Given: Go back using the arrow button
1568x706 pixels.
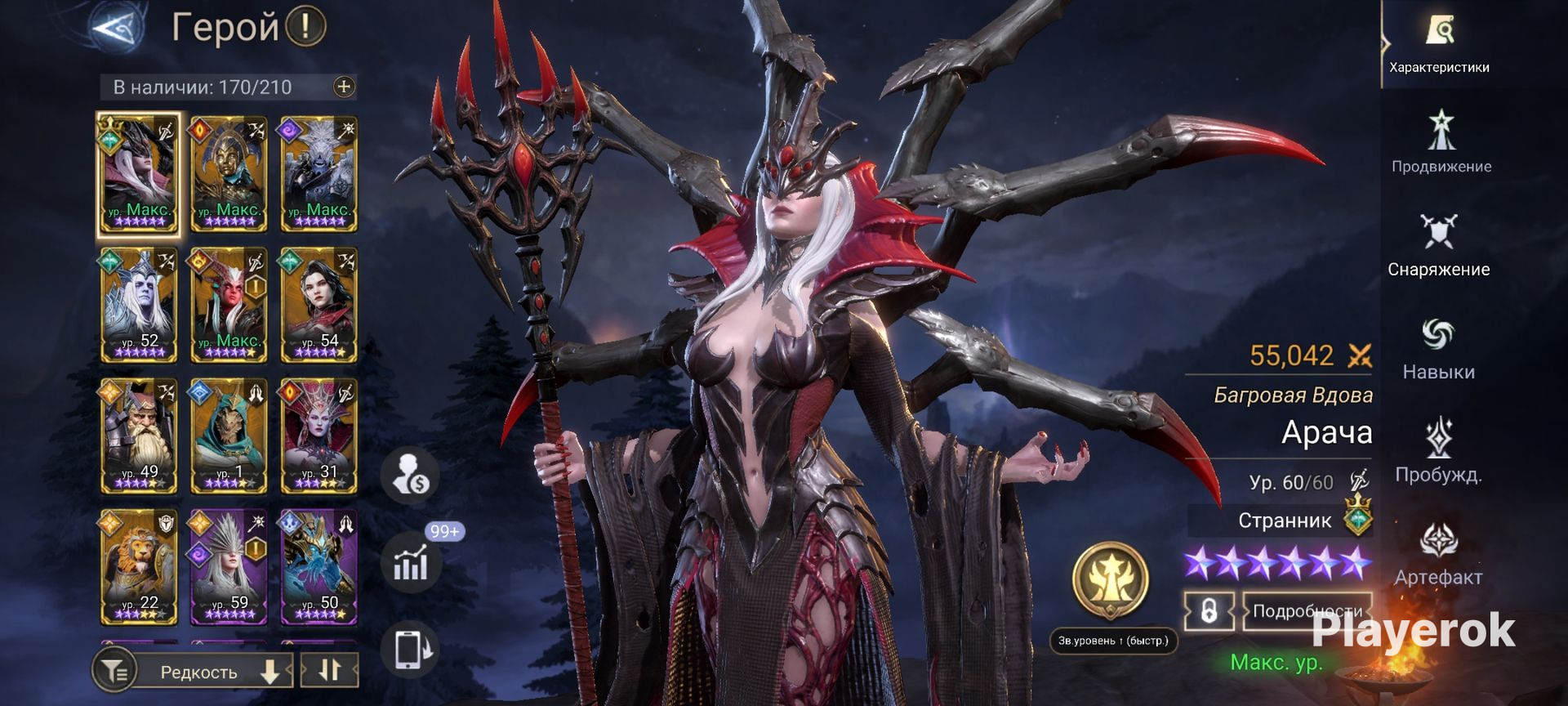Looking at the screenshot, I should 115,28.
